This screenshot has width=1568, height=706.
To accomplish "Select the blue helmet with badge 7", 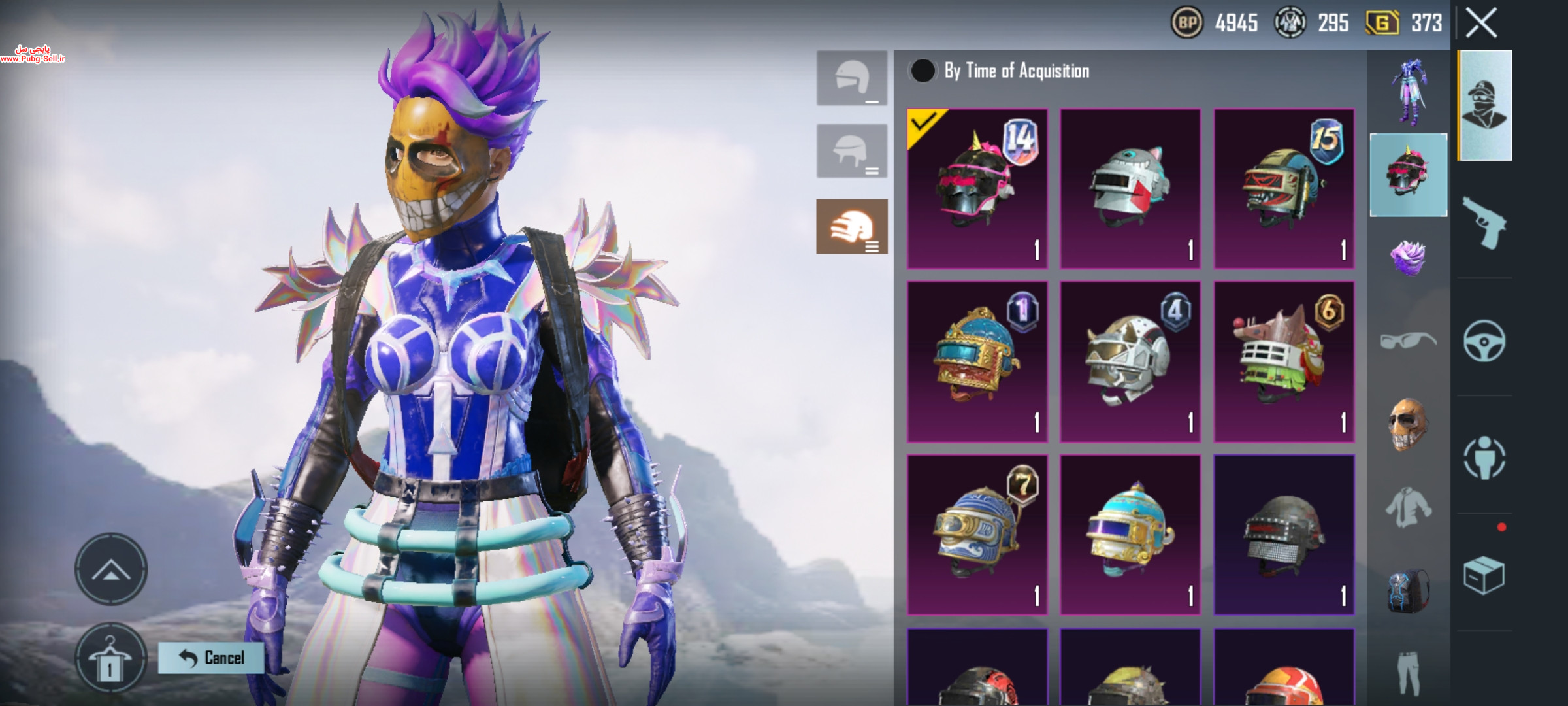I will click(x=977, y=535).
